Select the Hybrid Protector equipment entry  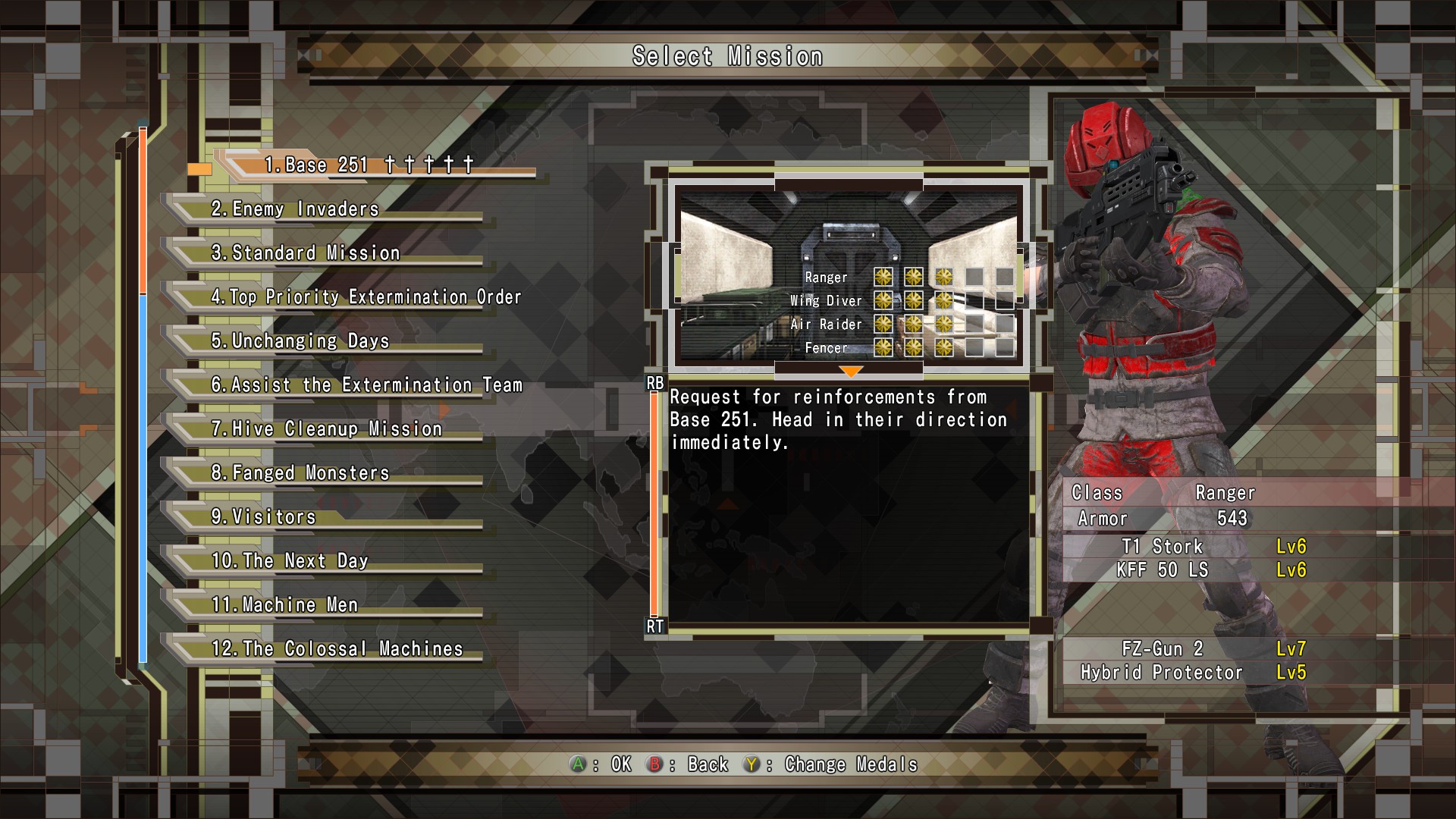click(1162, 673)
